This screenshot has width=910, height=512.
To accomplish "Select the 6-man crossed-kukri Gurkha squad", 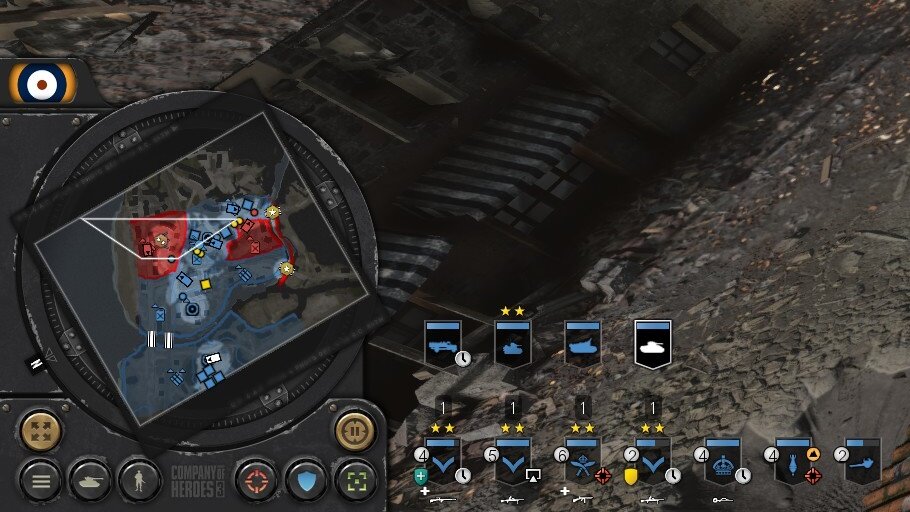I will [x=582, y=460].
